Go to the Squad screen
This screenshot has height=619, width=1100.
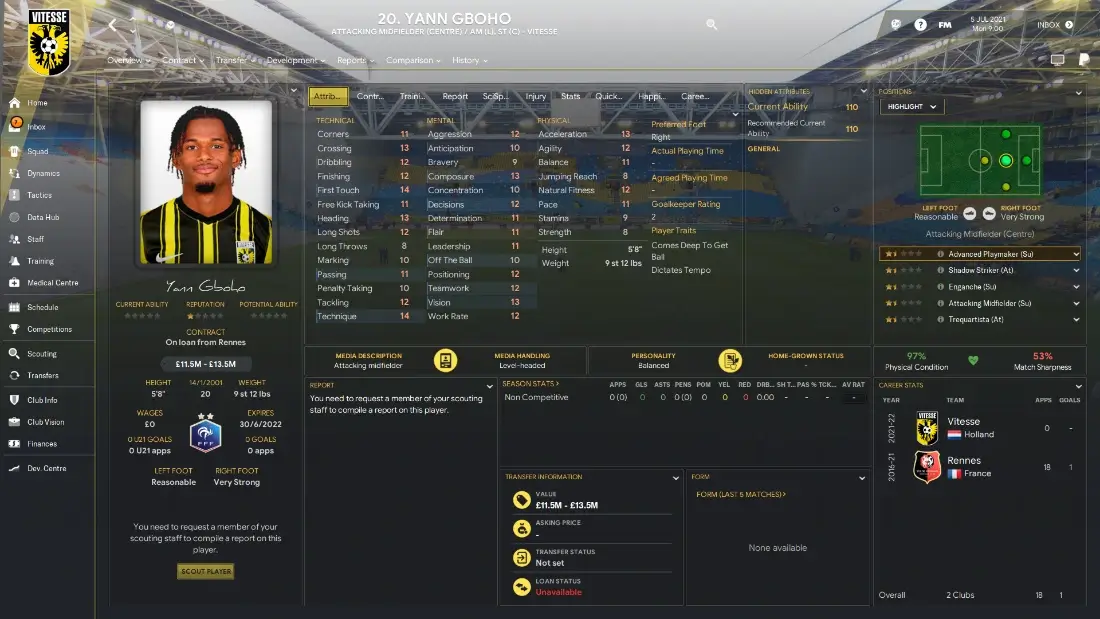(37, 151)
